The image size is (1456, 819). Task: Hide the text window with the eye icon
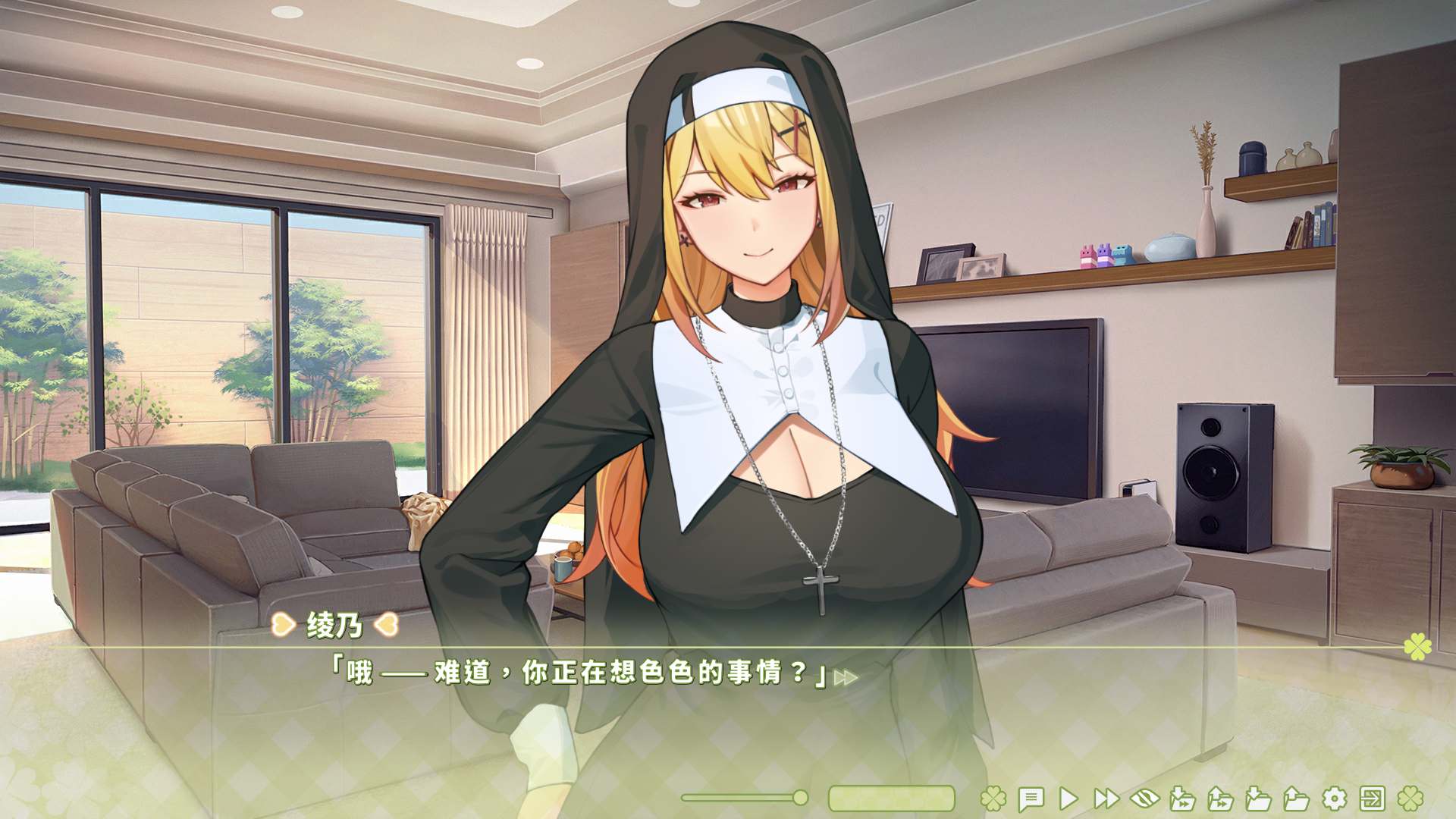pos(1144,799)
